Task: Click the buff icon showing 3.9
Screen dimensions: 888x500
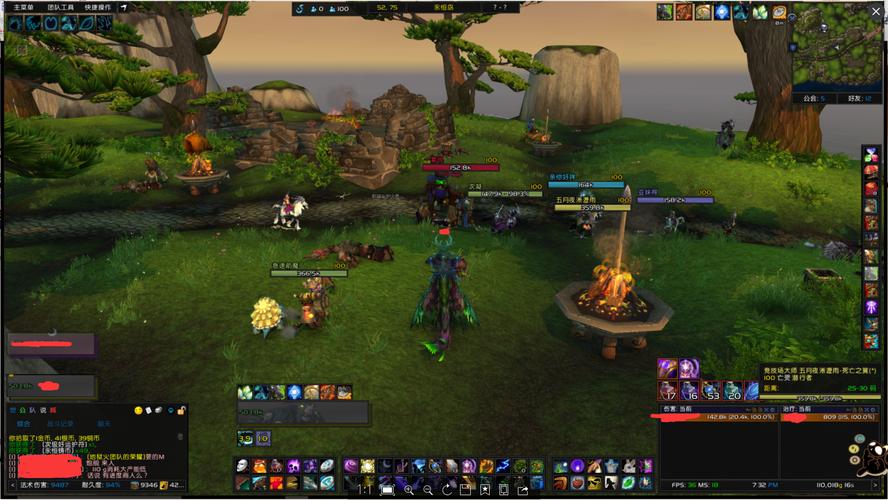Action: point(245,438)
